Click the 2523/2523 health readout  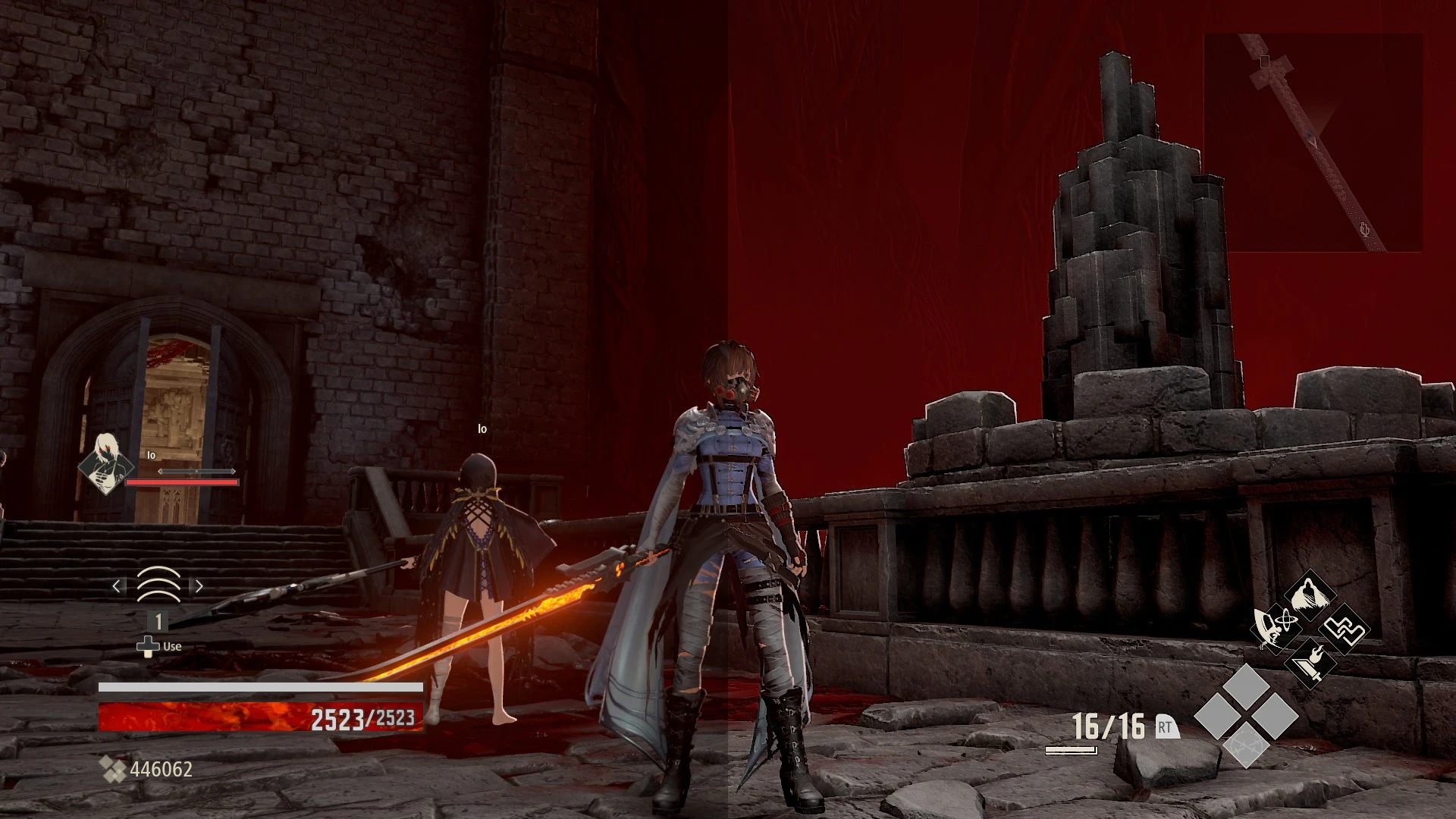tap(362, 717)
